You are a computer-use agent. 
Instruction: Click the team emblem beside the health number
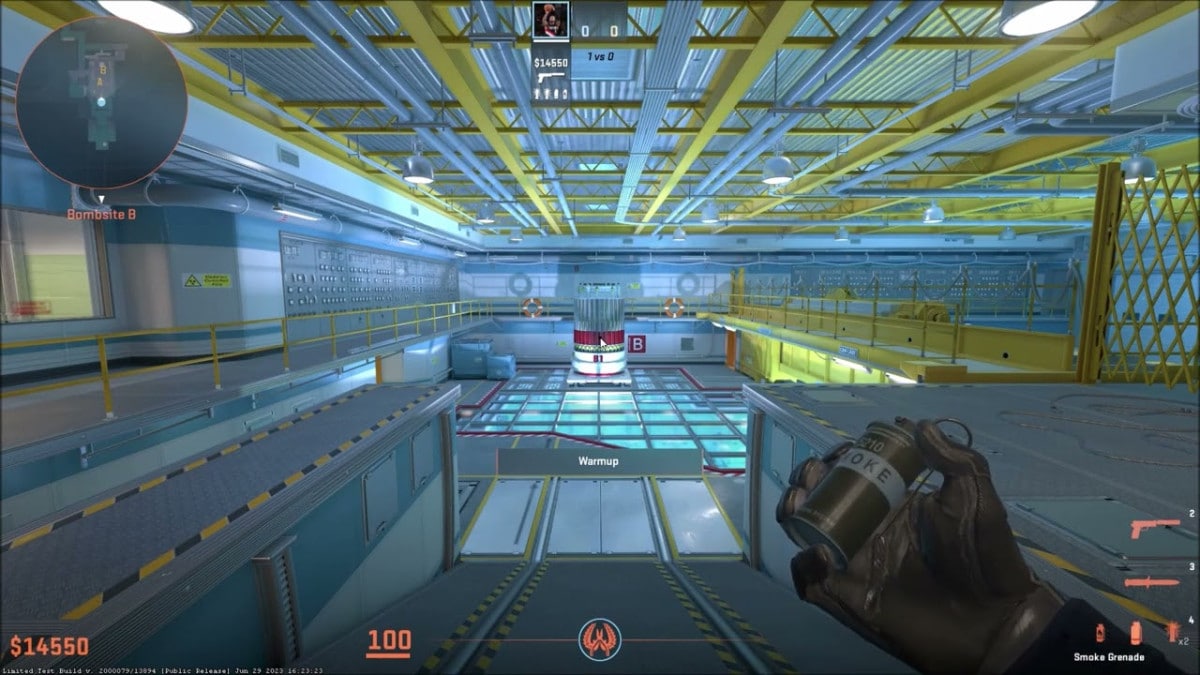coord(599,640)
